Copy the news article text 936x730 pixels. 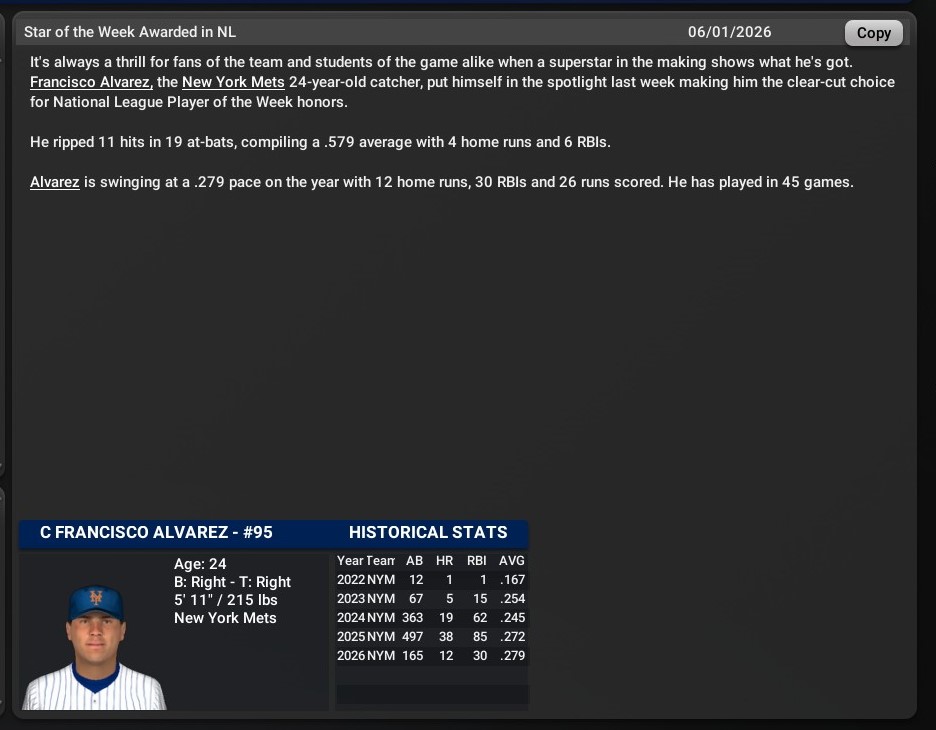pos(873,33)
